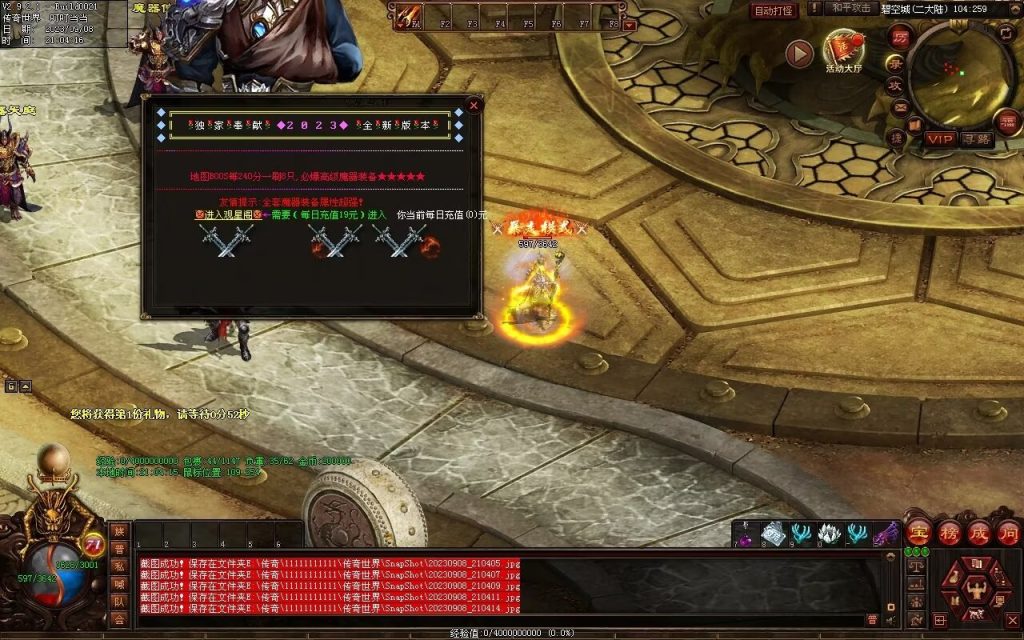The image size is (1024, 640).
Task: Click the 进入观星图 entry link
Action: [x=229, y=215]
